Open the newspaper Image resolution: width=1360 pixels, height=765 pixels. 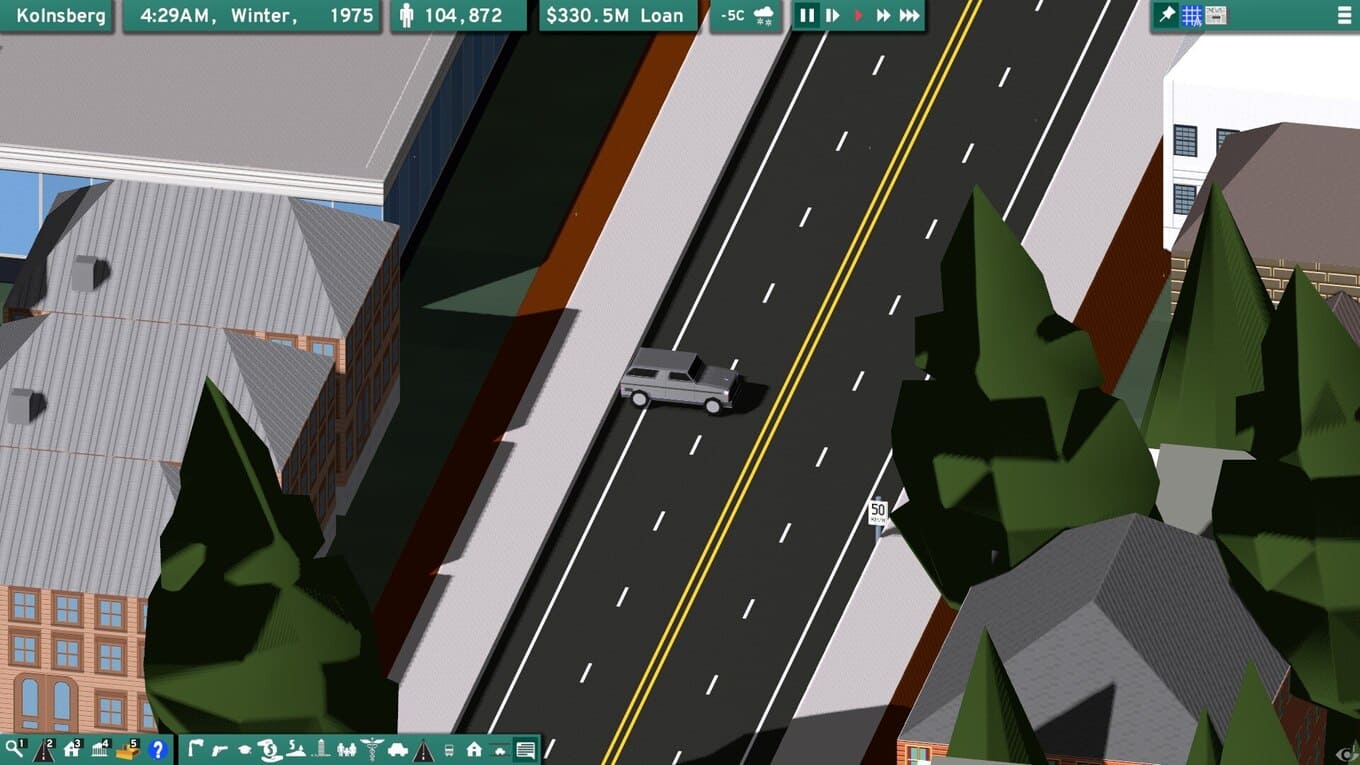1216,15
